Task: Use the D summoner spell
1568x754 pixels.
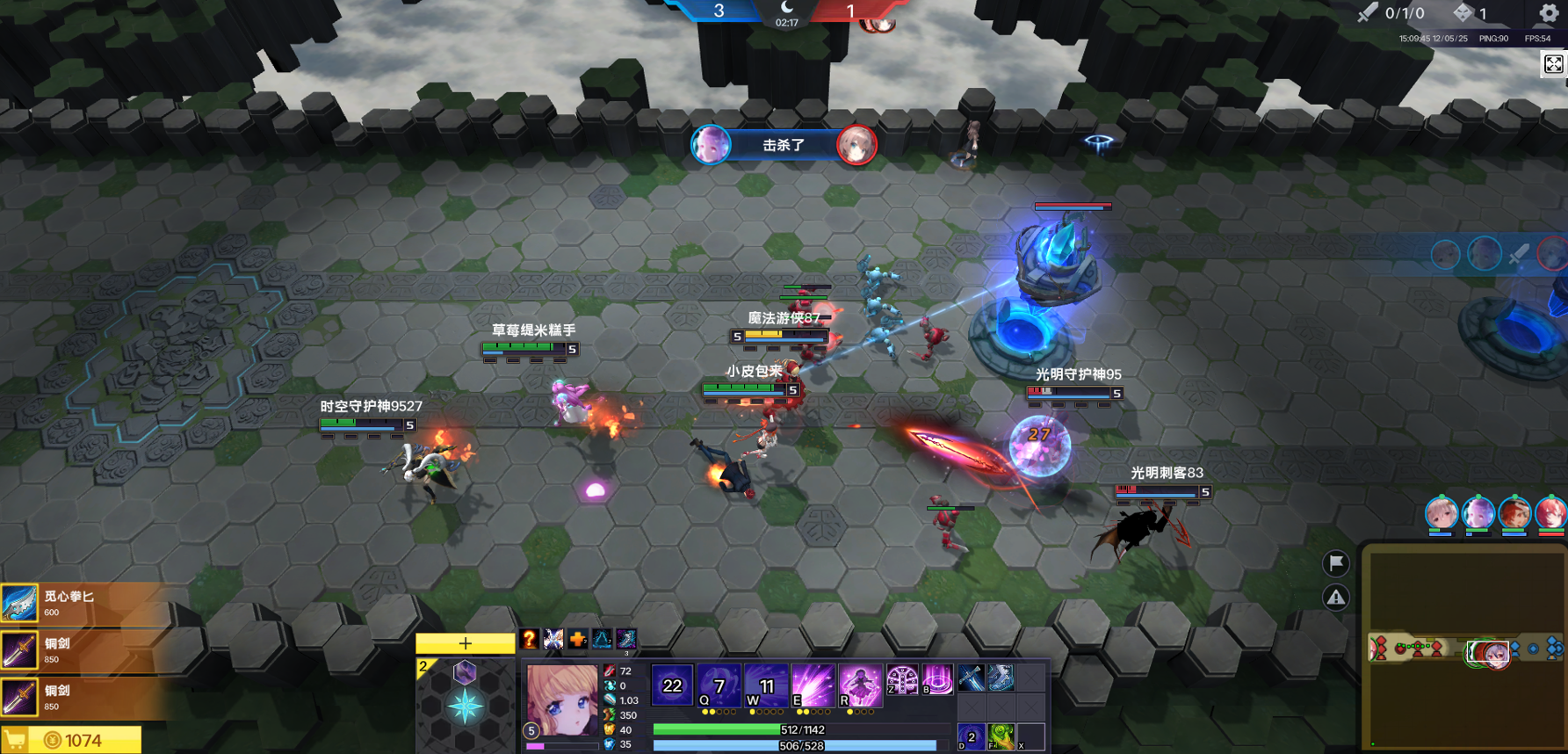Action: point(971,736)
